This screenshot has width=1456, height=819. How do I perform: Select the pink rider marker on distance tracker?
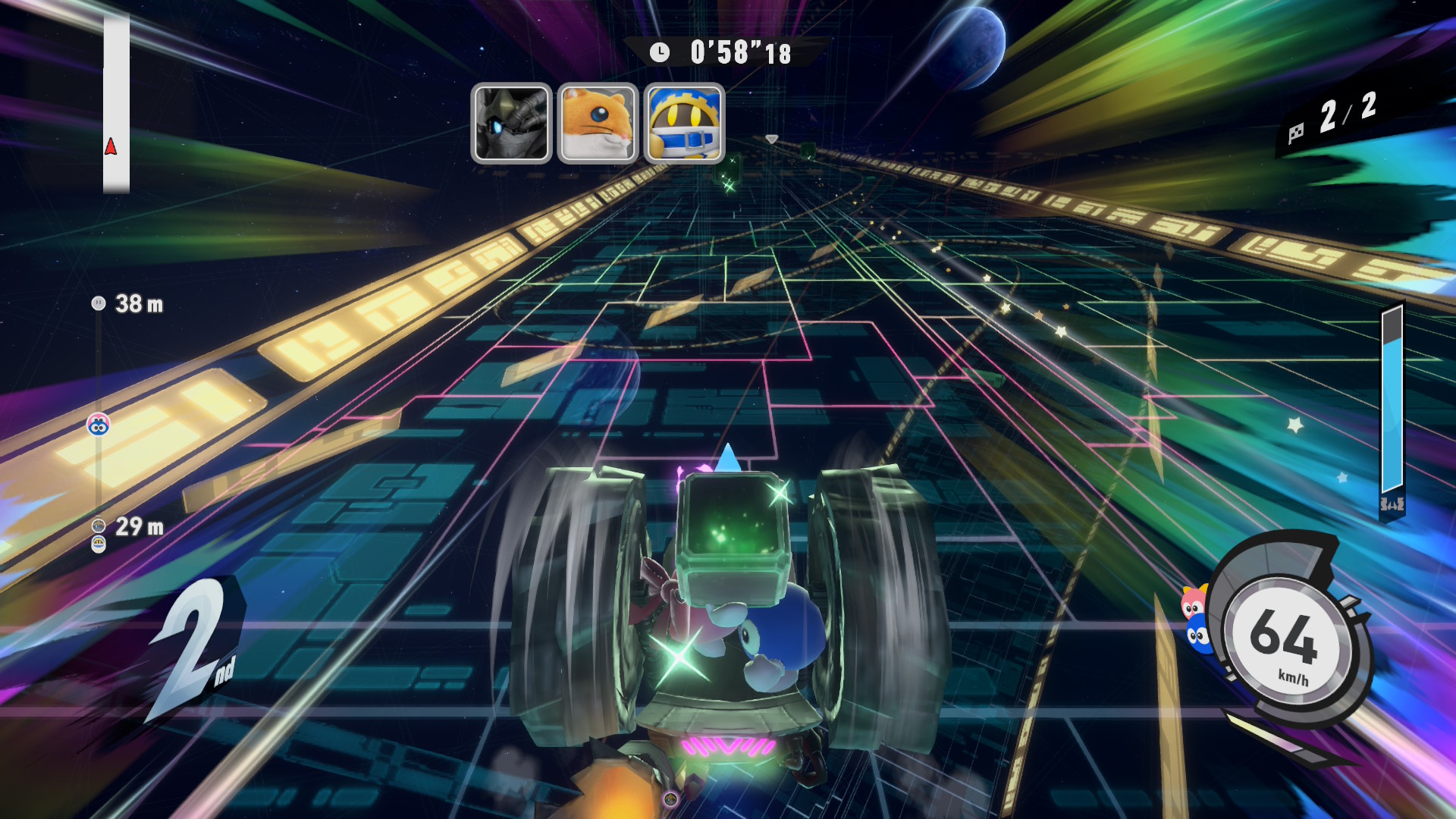click(99, 425)
